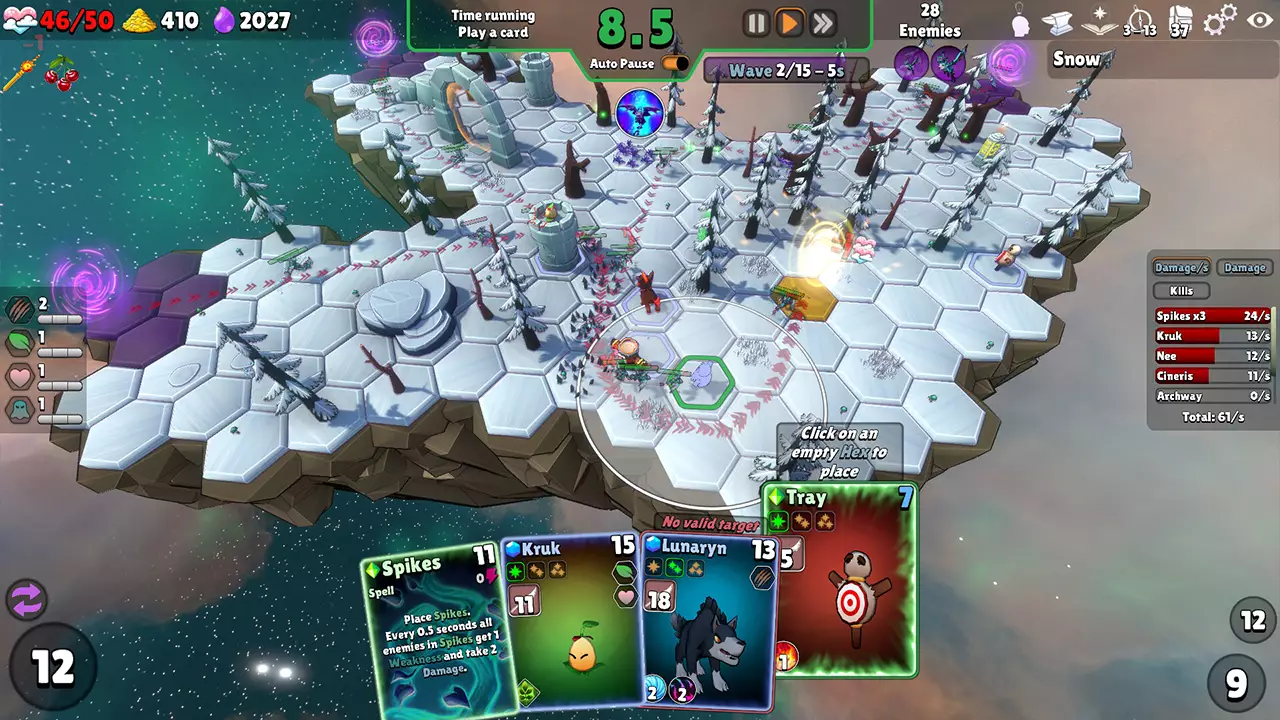The height and width of the screenshot is (720, 1280).
Task: Click the lightbulb head hint icon
Action: 1020,21
